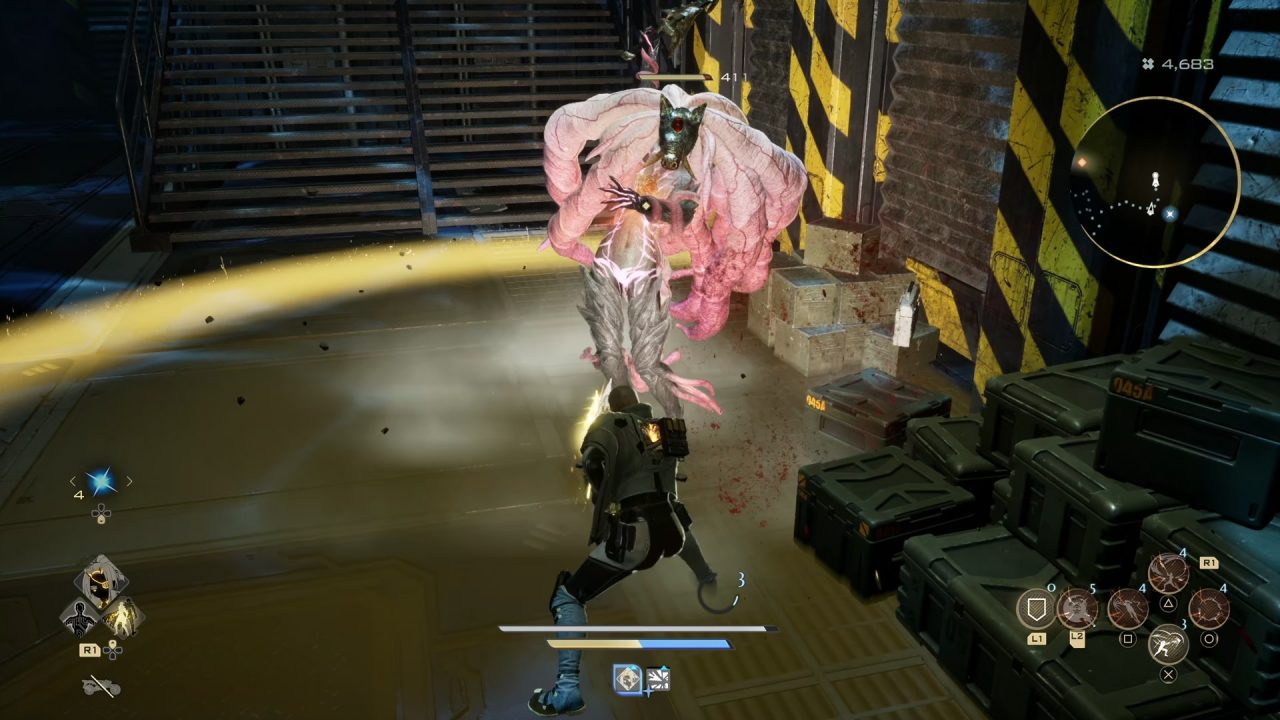Screen dimensions: 1280x720
Task: Click the right arrow on item selector
Action: (129, 481)
